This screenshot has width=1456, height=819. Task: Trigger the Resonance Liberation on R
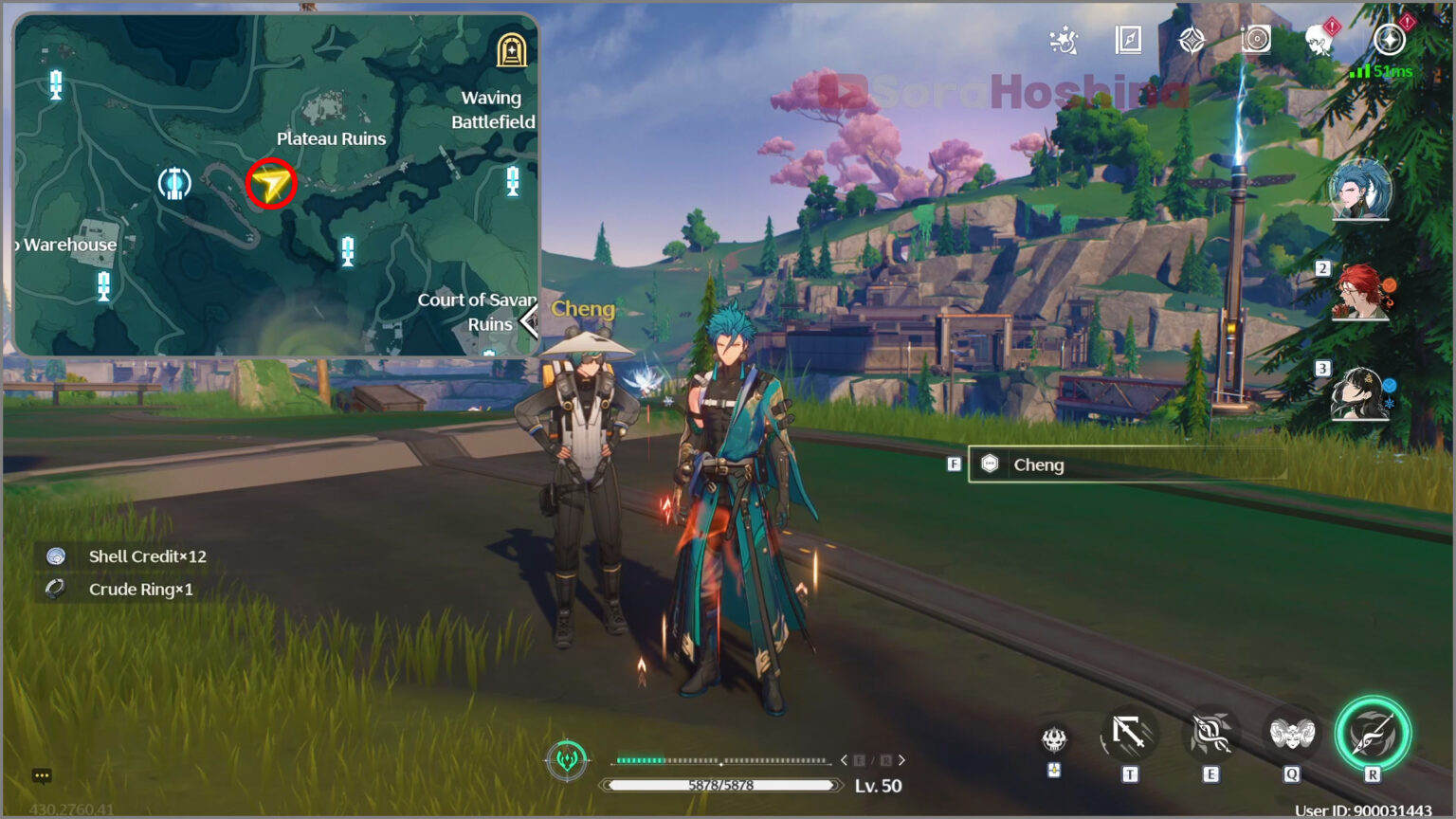click(1371, 737)
